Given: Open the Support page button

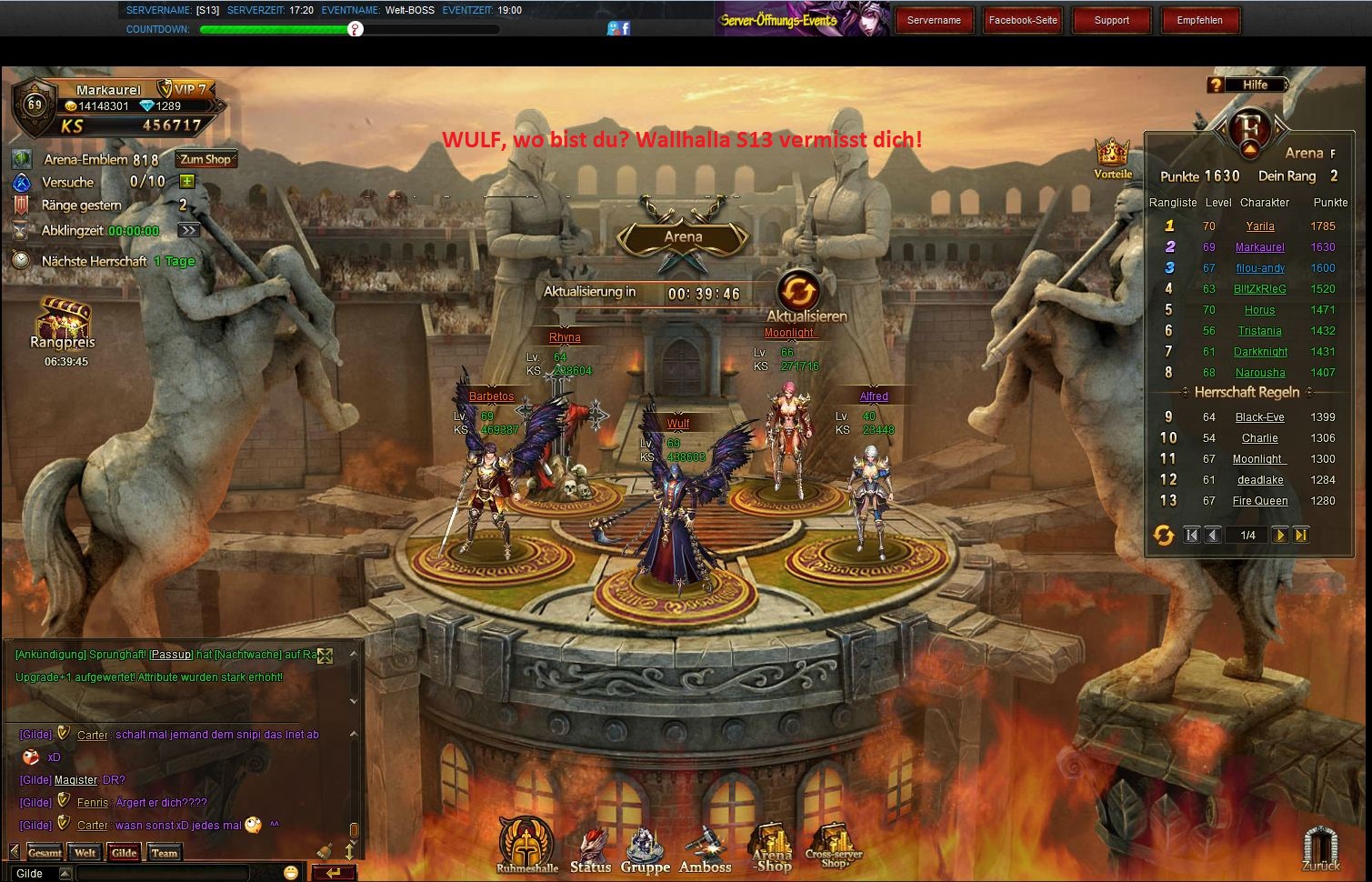Looking at the screenshot, I should 1111,20.
